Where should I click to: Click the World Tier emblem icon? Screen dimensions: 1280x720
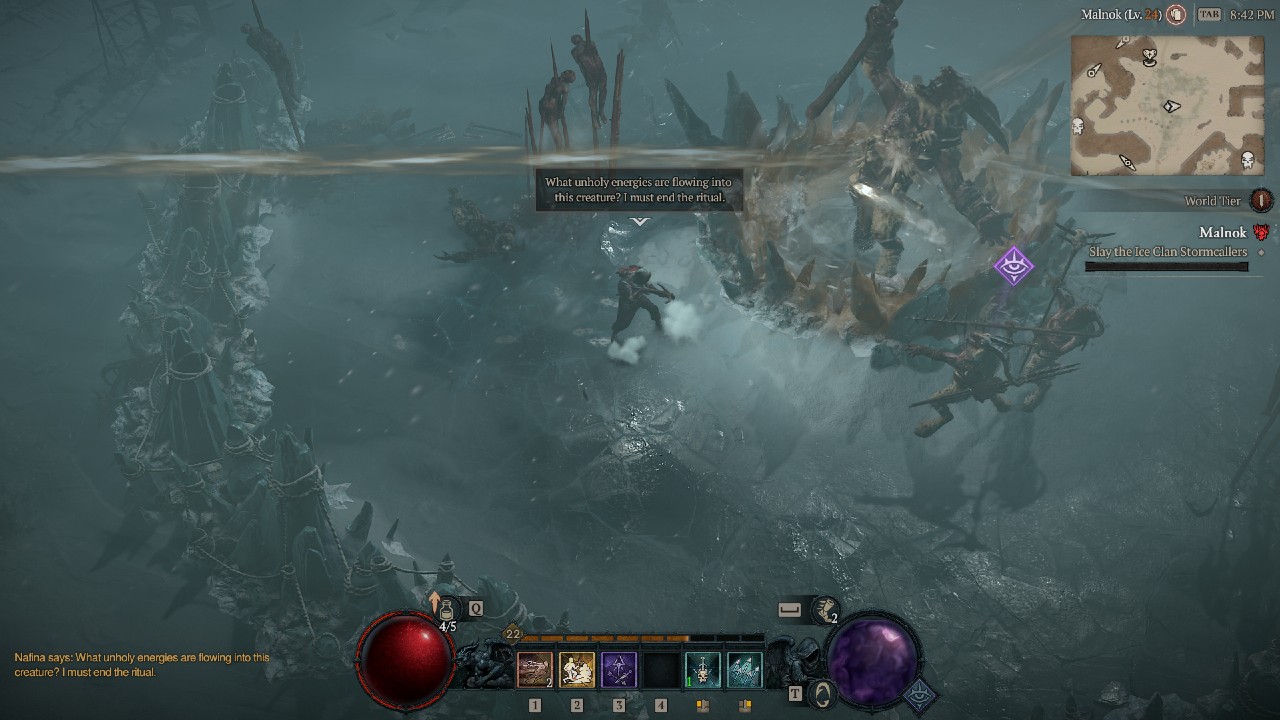pos(1261,201)
